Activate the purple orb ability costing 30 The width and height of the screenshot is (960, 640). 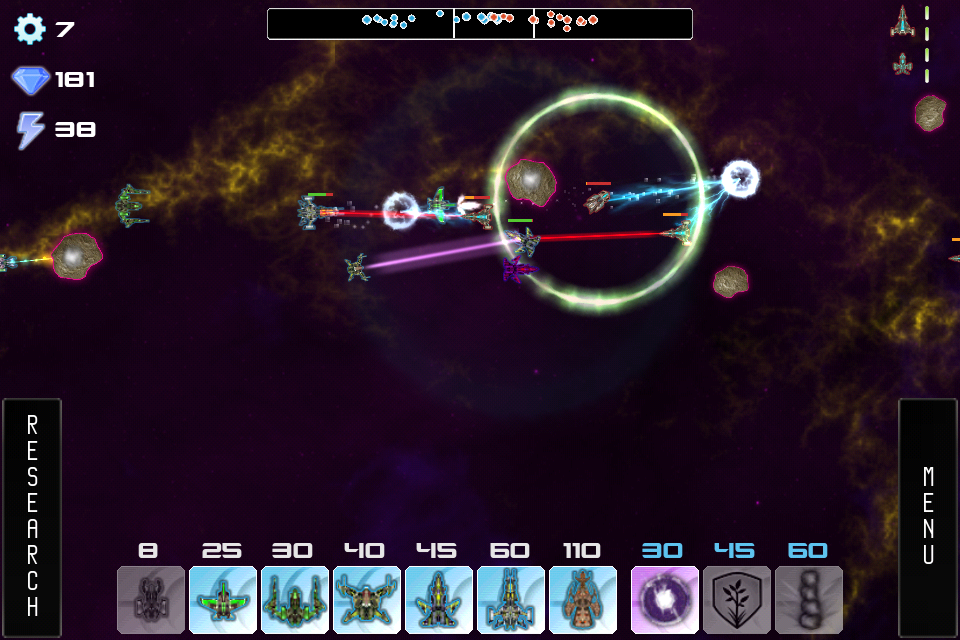tap(665, 600)
